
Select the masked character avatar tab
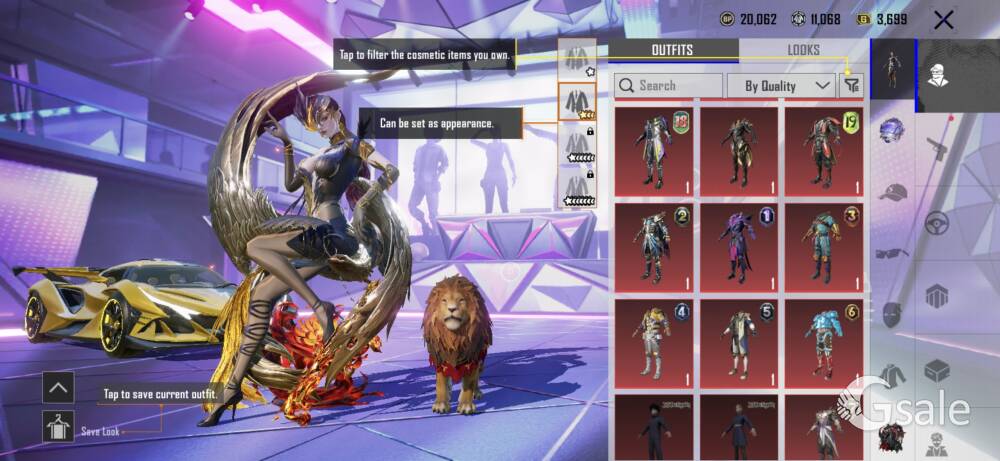pyautogui.click(x=938, y=72)
